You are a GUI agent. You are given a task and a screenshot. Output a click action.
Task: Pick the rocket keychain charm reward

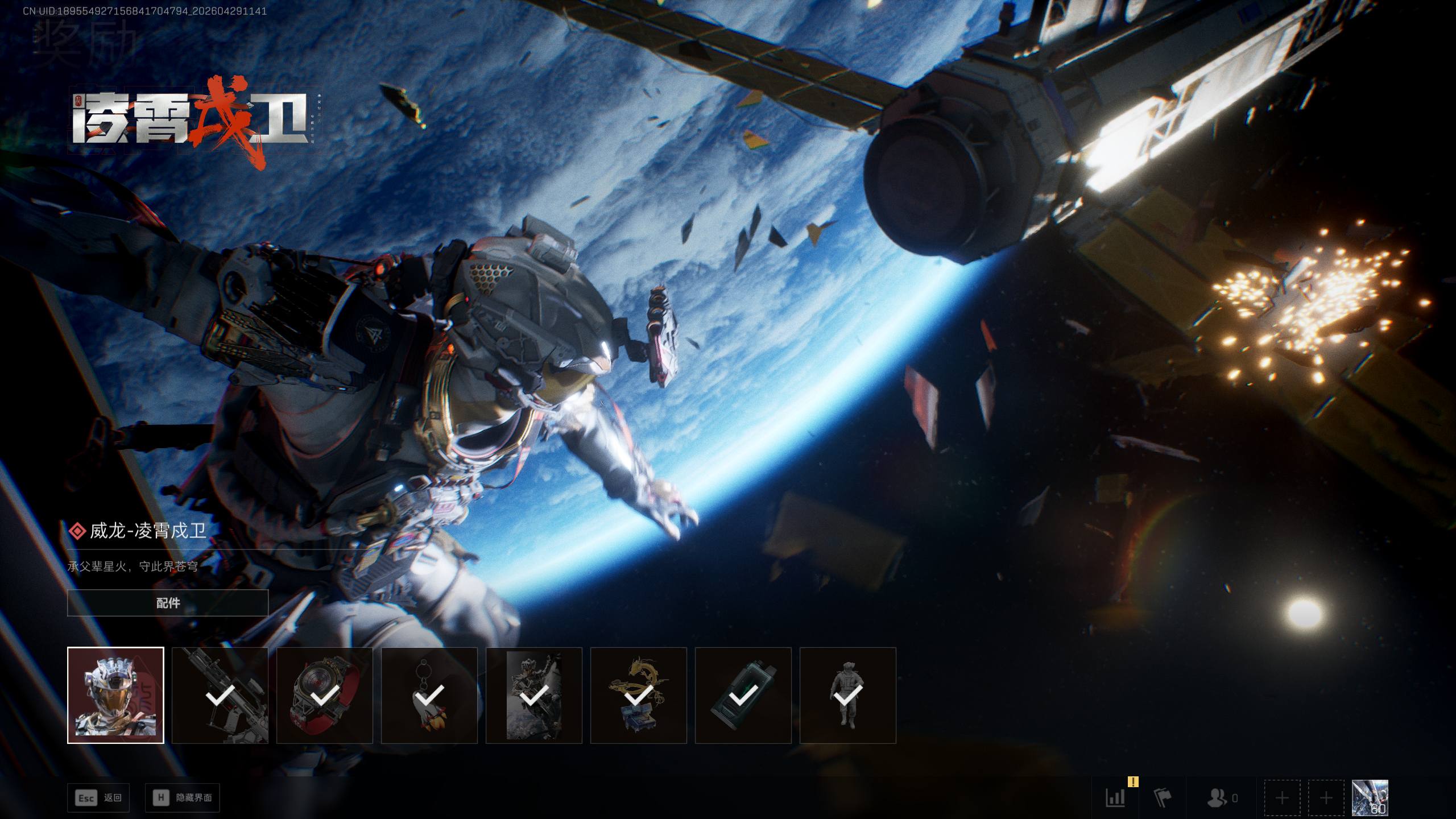tap(429, 695)
